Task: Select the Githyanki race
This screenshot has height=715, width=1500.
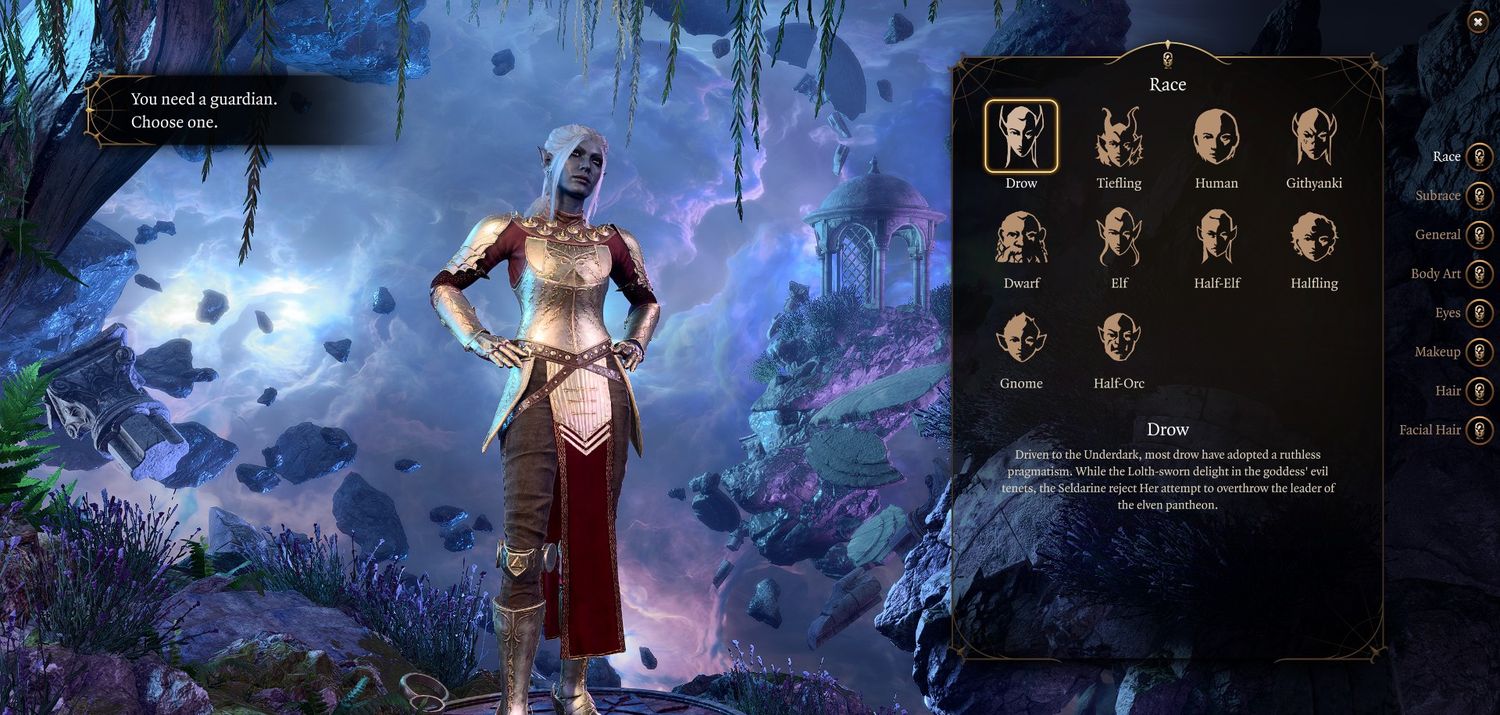Action: (1314, 136)
